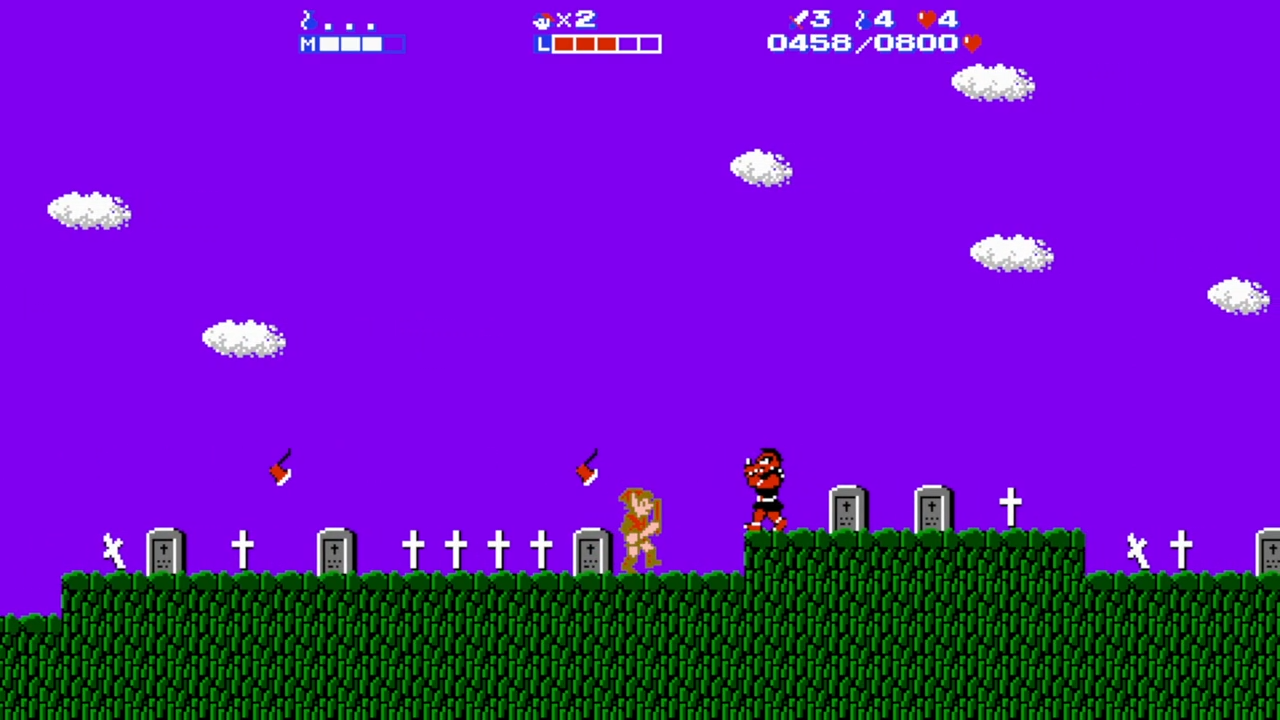Click the M magic meter bar

(352, 44)
